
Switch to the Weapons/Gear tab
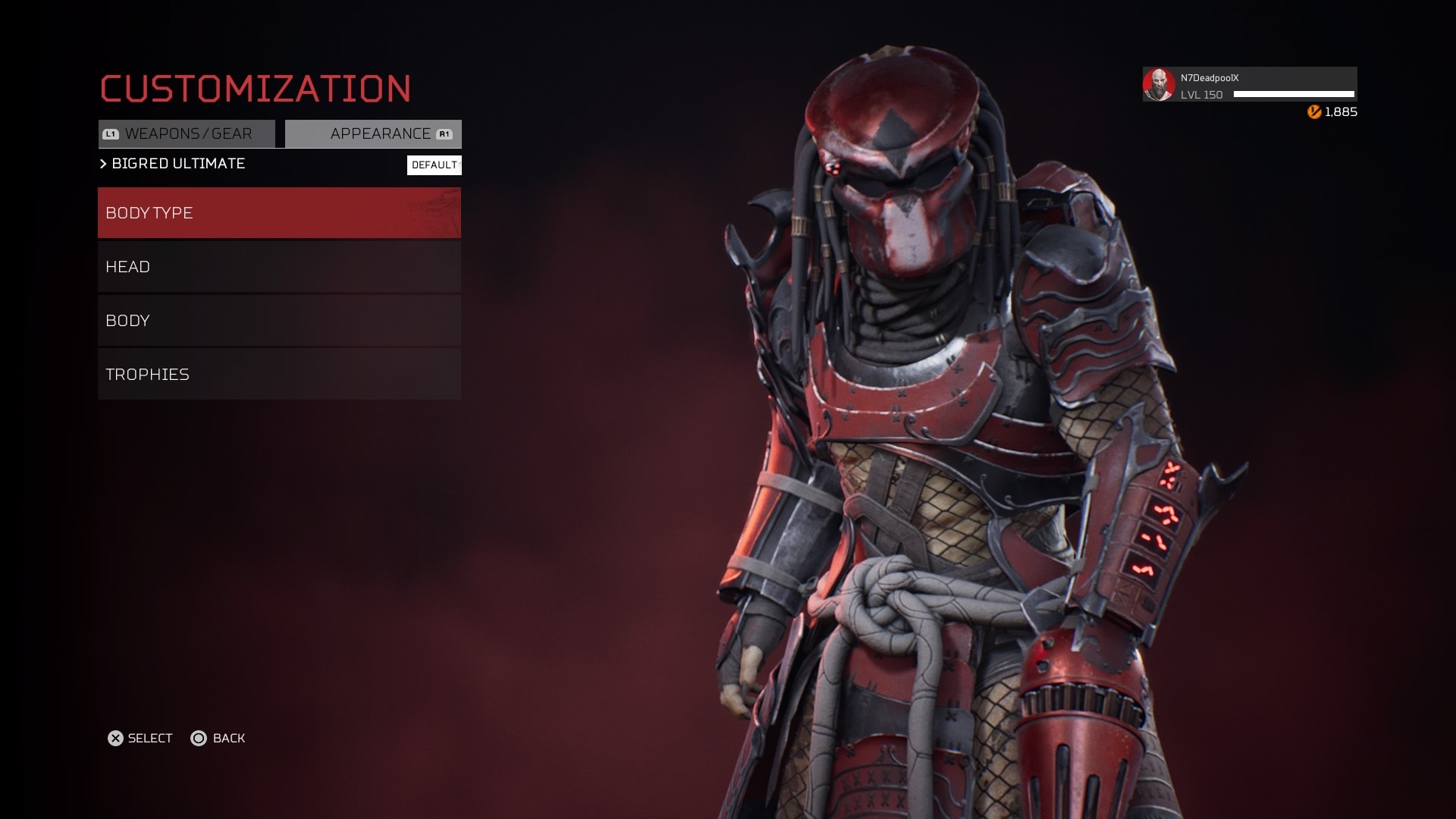187,134
